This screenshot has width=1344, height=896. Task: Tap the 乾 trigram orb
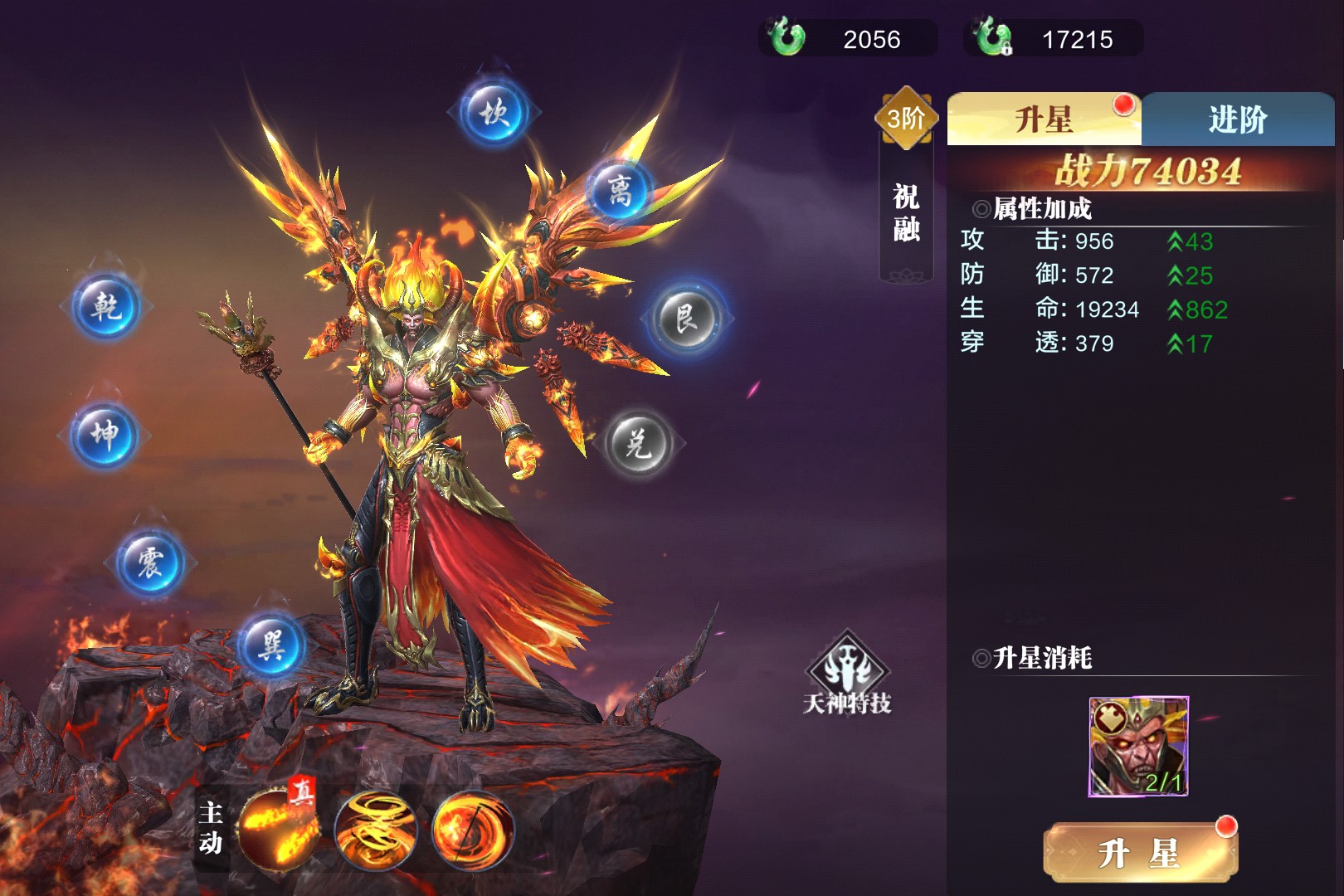click(106, 307)
